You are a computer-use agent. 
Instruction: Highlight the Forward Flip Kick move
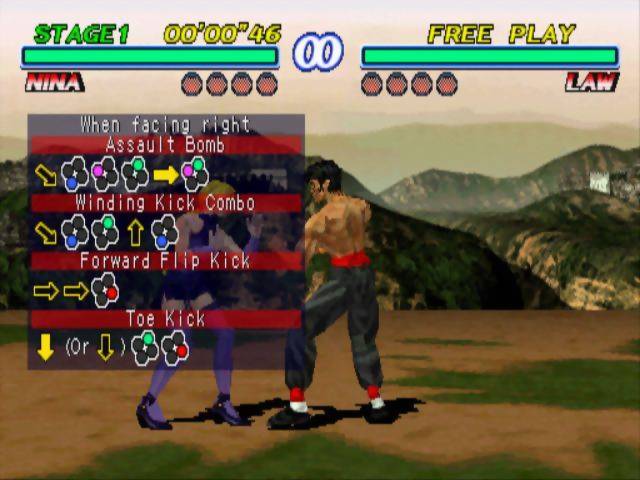(165, 261)
